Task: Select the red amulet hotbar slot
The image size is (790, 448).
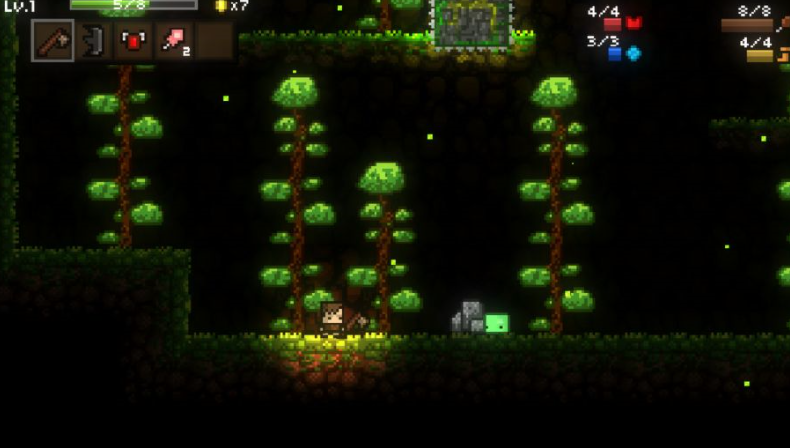Action: [134, 41]
